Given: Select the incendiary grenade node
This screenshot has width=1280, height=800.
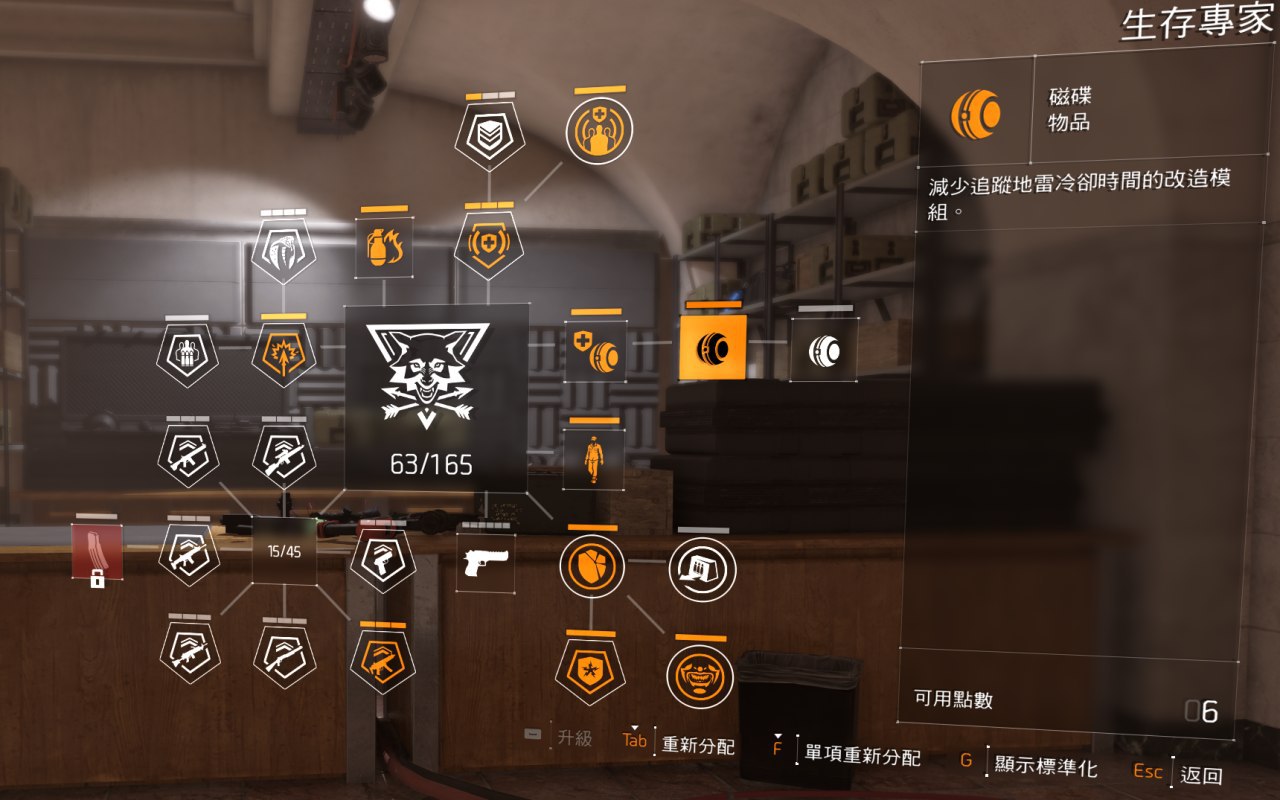Looking at the screenshot, I should point(384,247).
